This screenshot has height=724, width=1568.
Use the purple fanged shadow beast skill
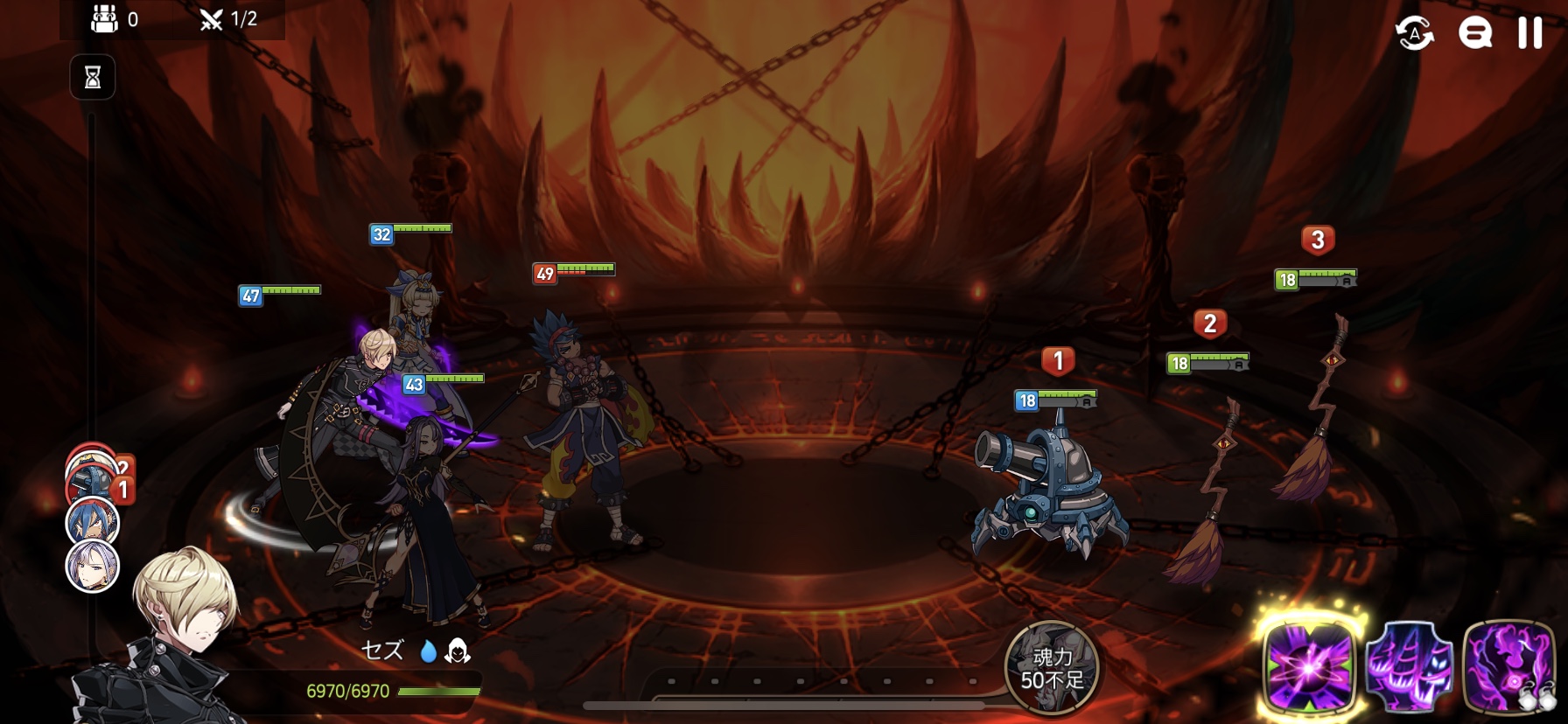[x=1409, y=667]
